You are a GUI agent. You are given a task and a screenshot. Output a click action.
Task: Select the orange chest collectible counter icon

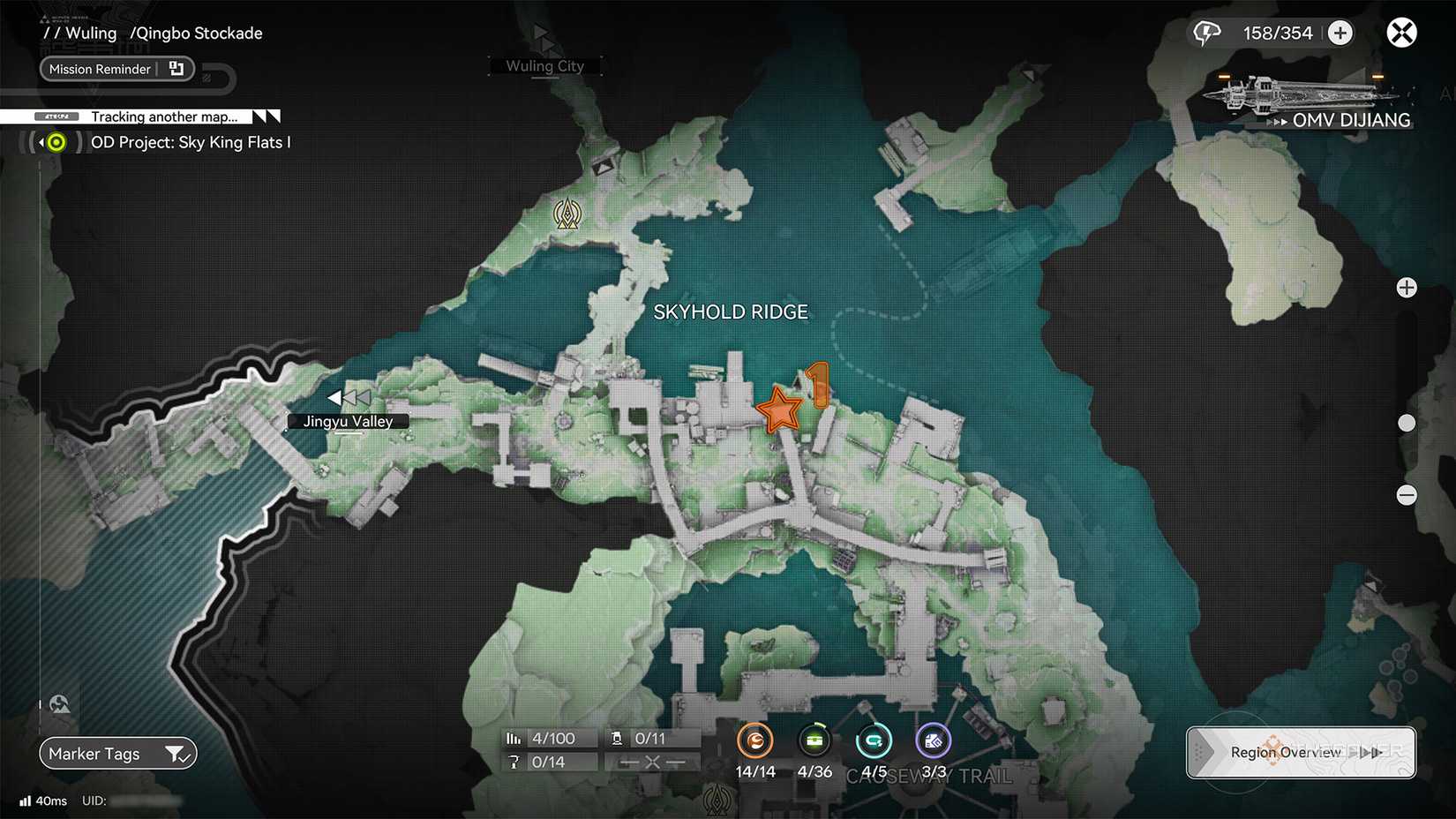click(x=755, y=741)
